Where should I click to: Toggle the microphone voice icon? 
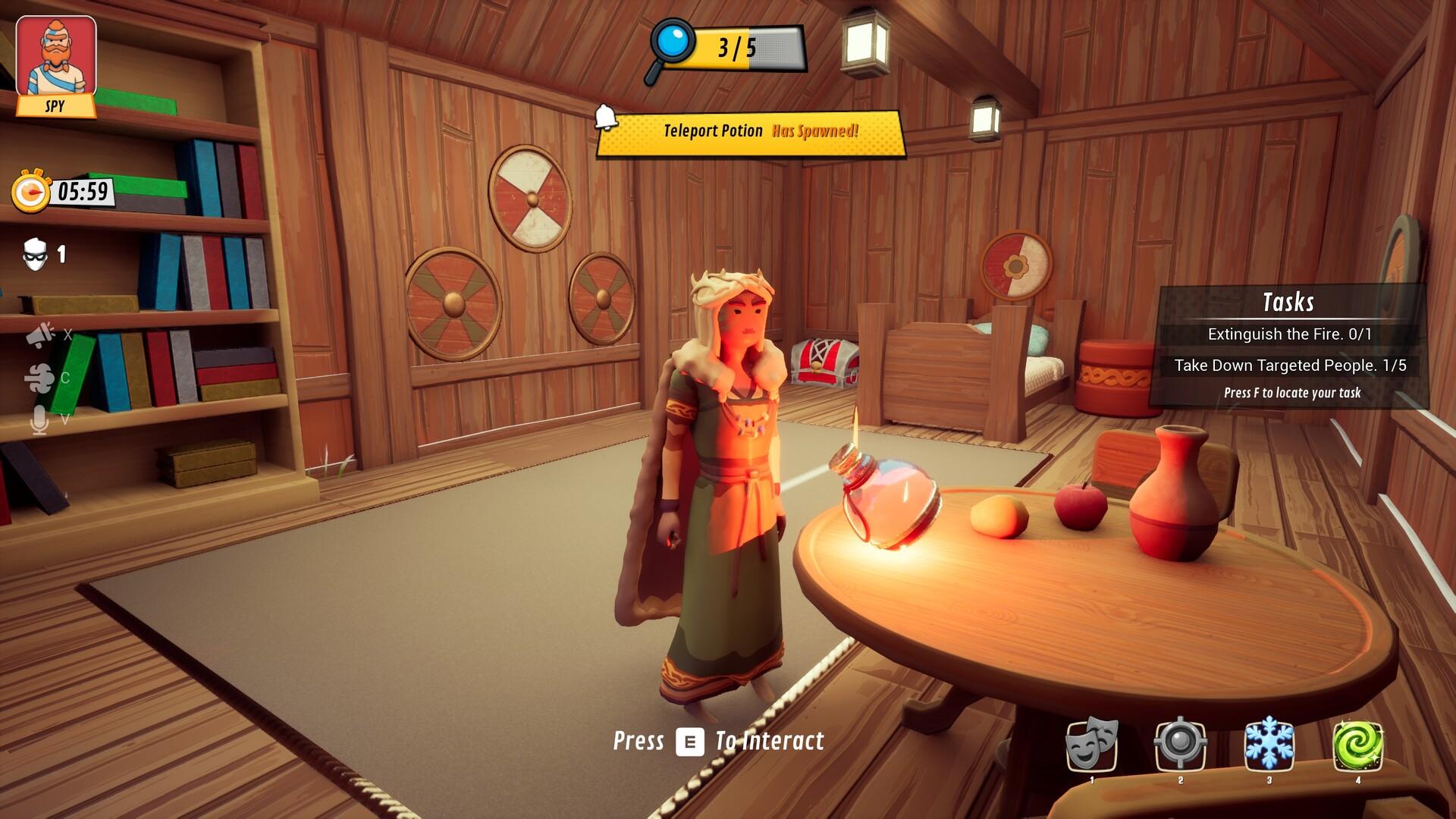[x=39, y=419]
